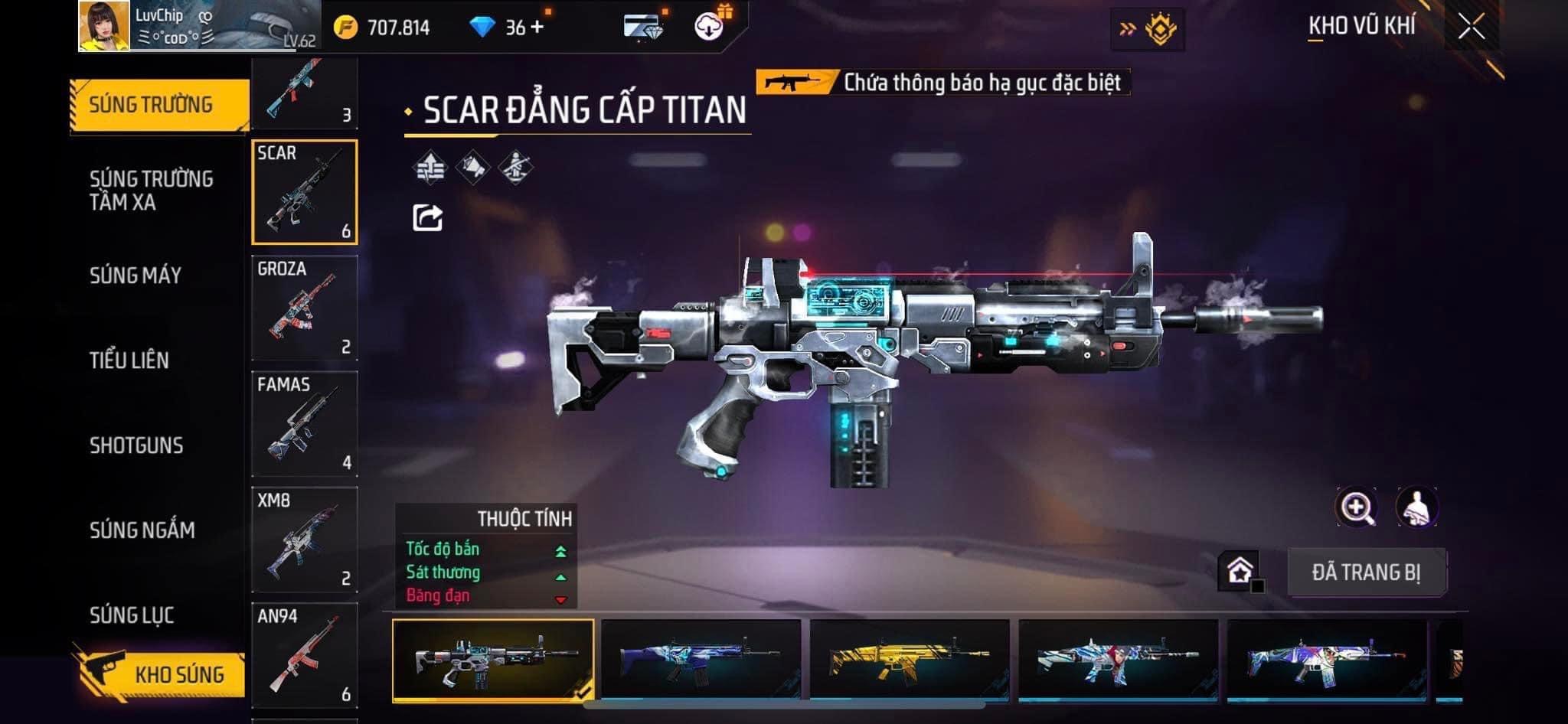
Task: Show the Shotguns category
Action: [x=136, y=445]
